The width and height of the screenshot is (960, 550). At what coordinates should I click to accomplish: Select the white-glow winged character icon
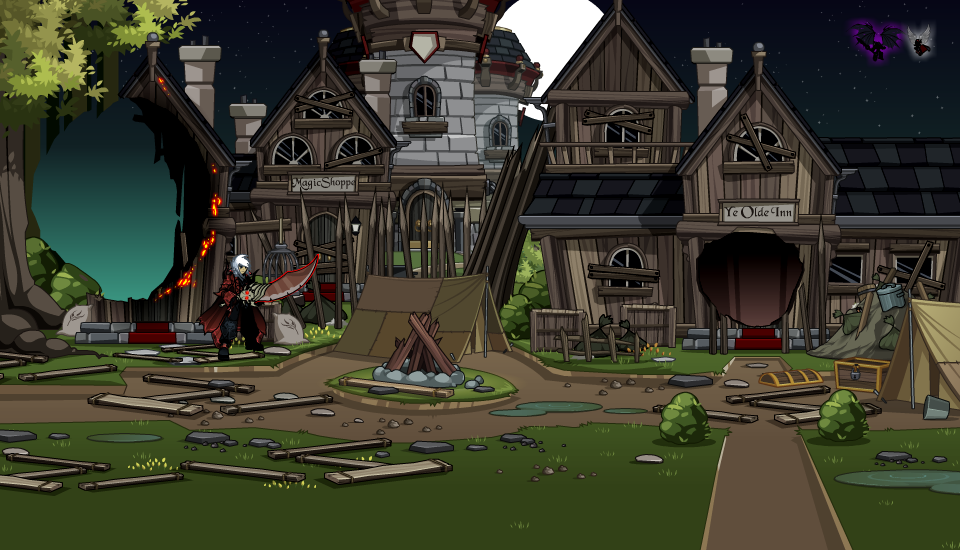[x=920, y=42]
